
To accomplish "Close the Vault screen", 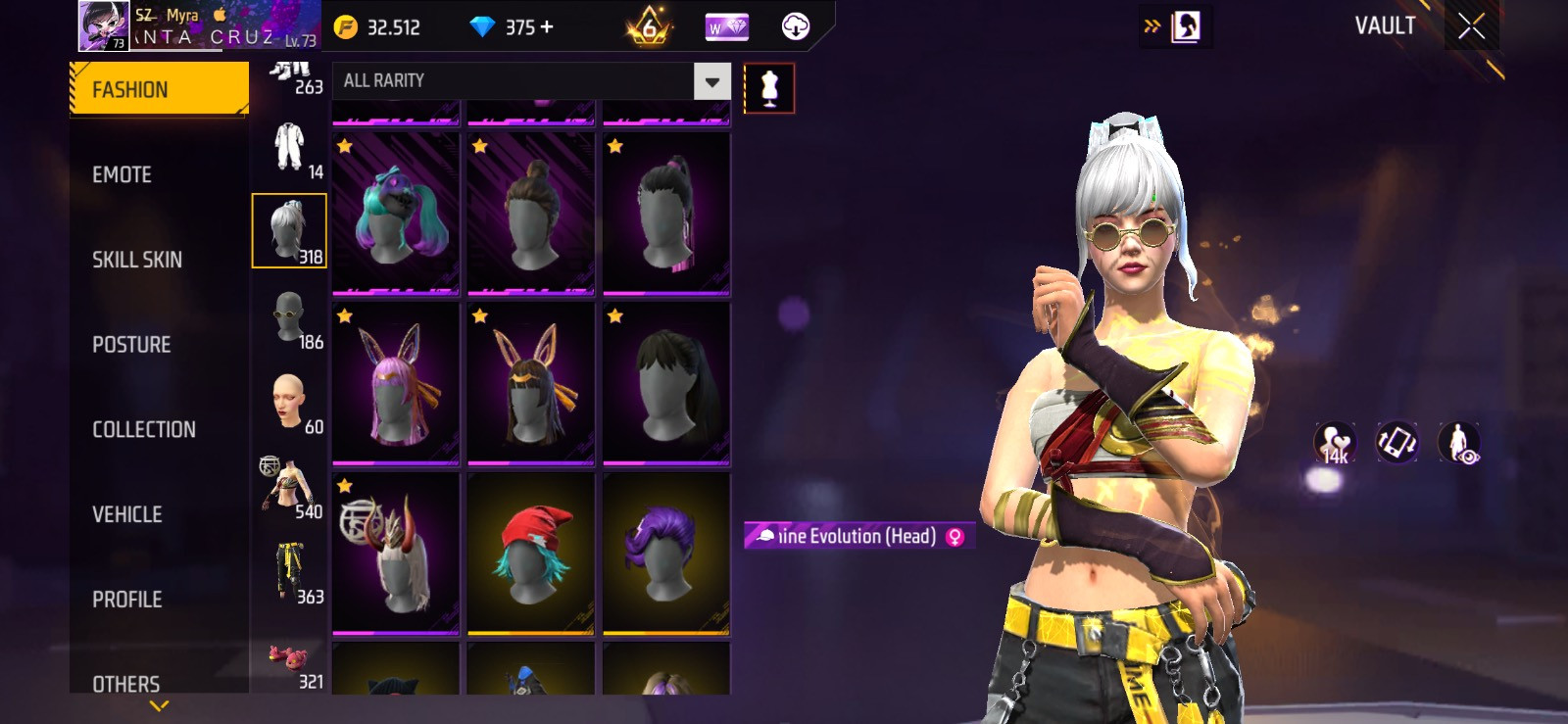I will (1471, 26).
